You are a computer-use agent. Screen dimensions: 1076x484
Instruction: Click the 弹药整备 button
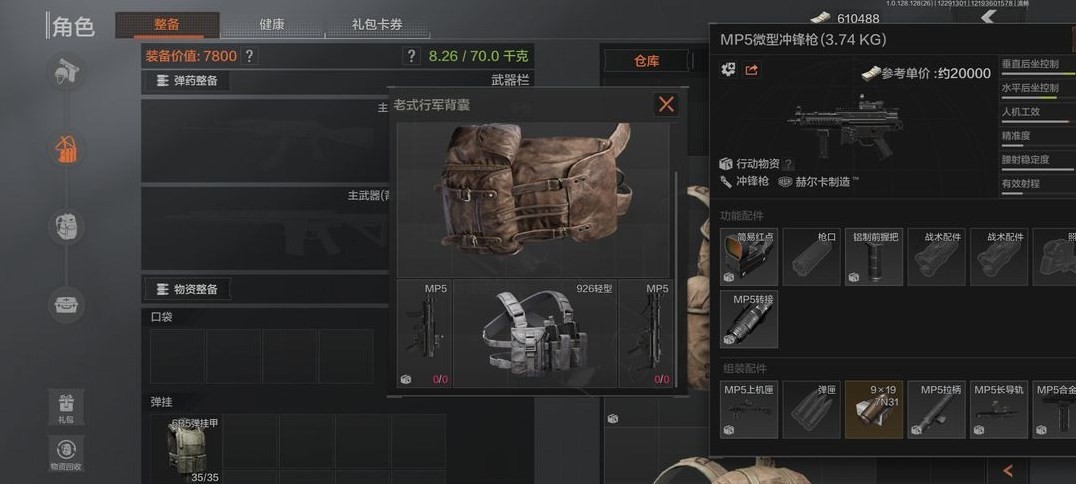click(188, 81)
